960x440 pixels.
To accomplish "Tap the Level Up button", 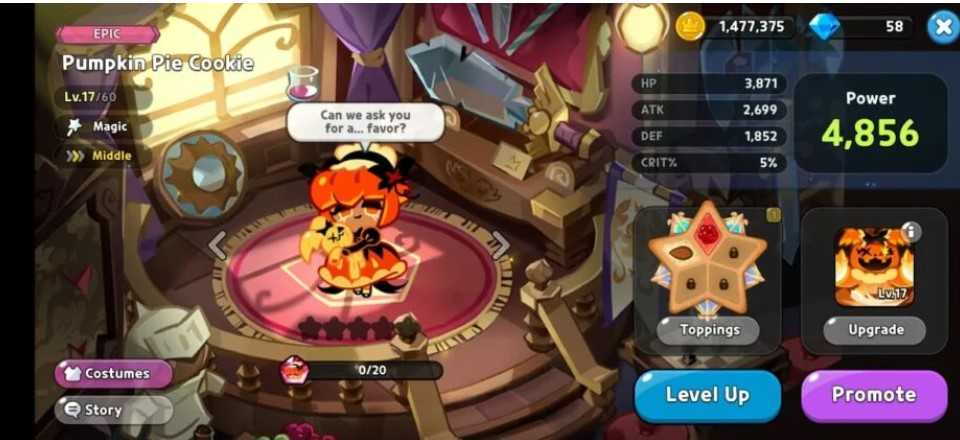I will (707, 395).
